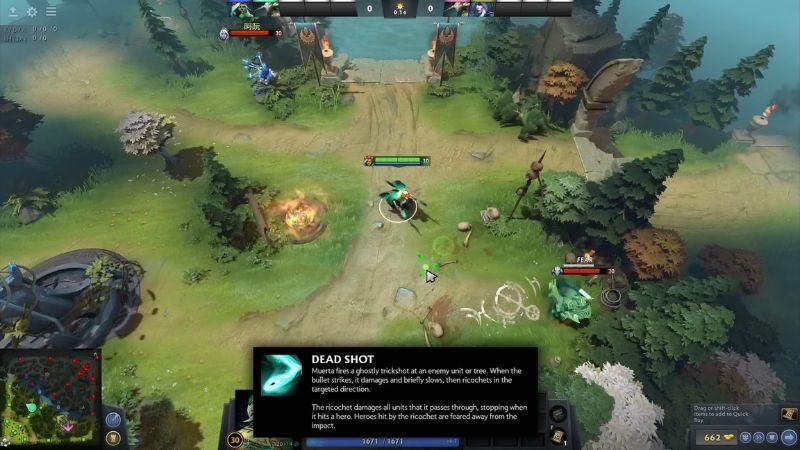Select the Radiant hero portrait on top bar
The height and width of the screenshot is (450, 800).
(x=241, y=8)
